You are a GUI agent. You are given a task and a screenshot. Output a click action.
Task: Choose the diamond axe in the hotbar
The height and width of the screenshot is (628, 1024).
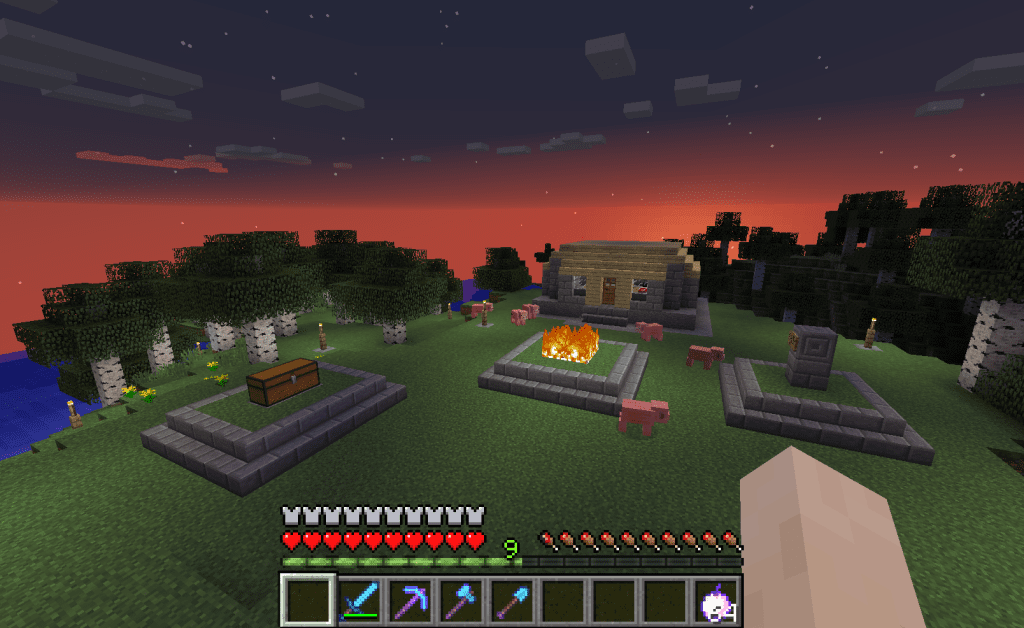tap(461, 601)
